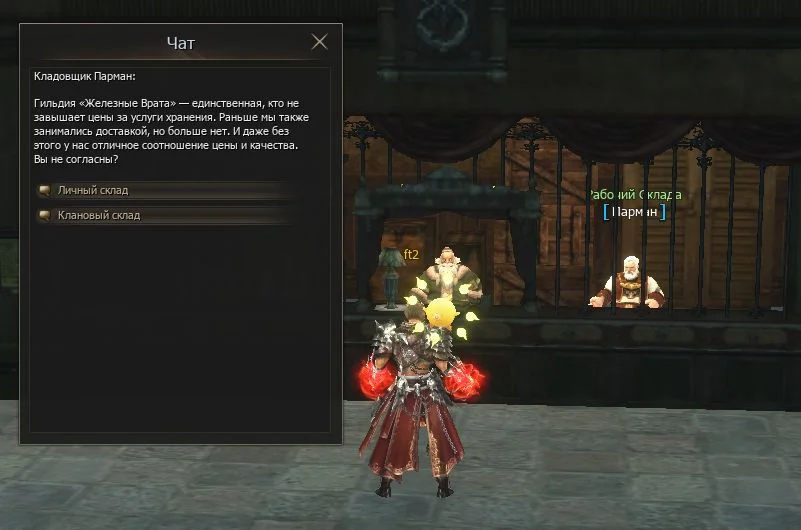Choose the Личный склад option

[94, 190]
